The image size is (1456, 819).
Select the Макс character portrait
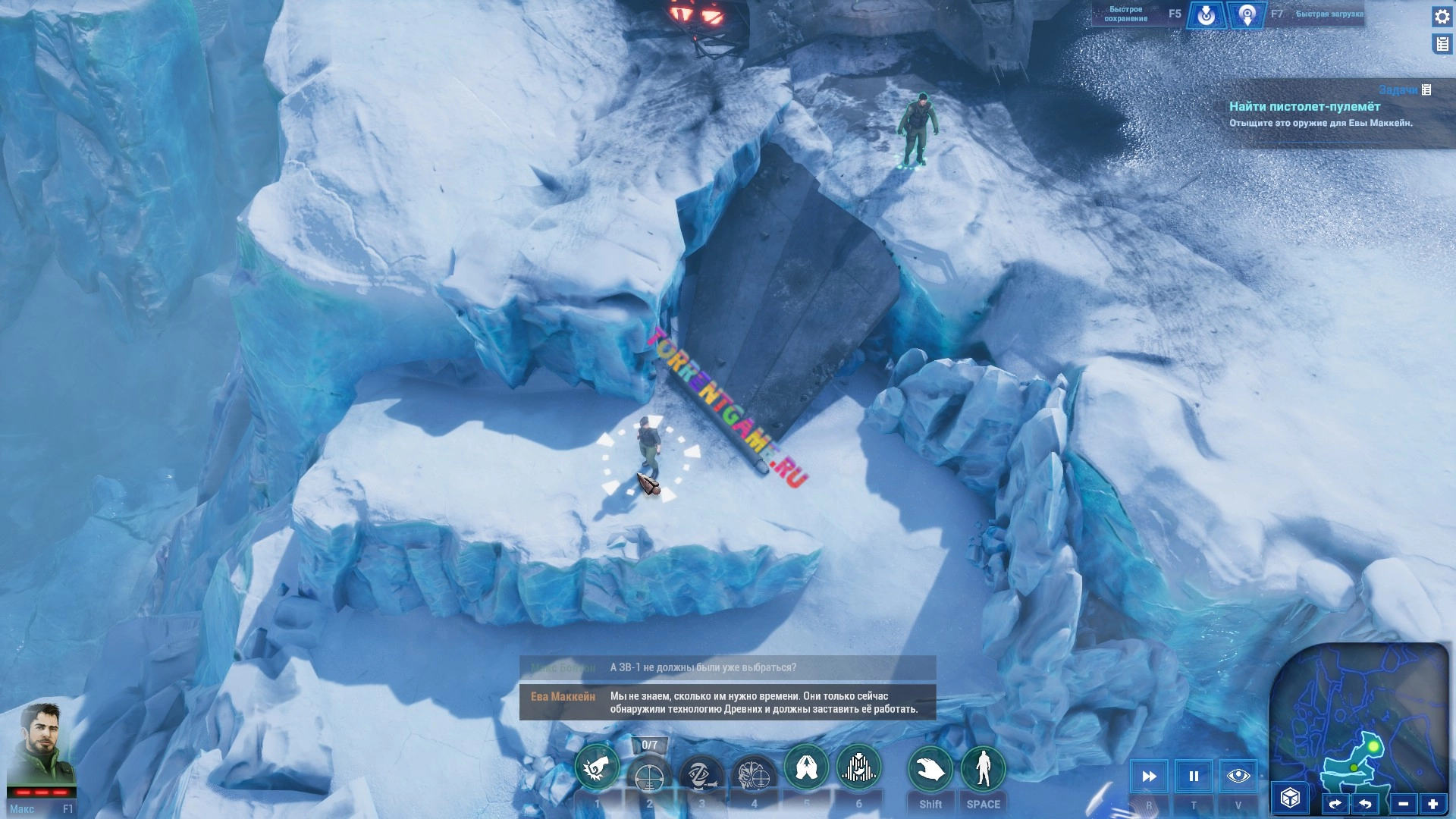pos(42,745)
